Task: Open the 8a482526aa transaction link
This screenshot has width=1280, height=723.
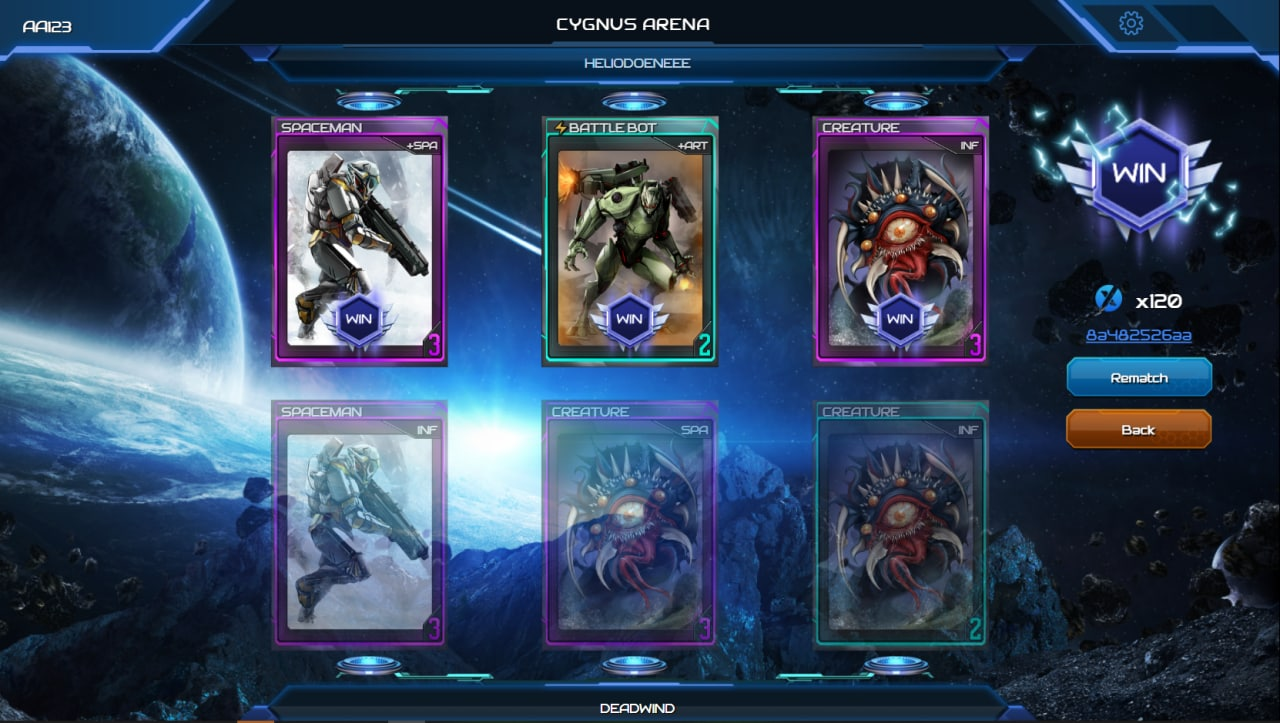Action: coord(1138,336)
